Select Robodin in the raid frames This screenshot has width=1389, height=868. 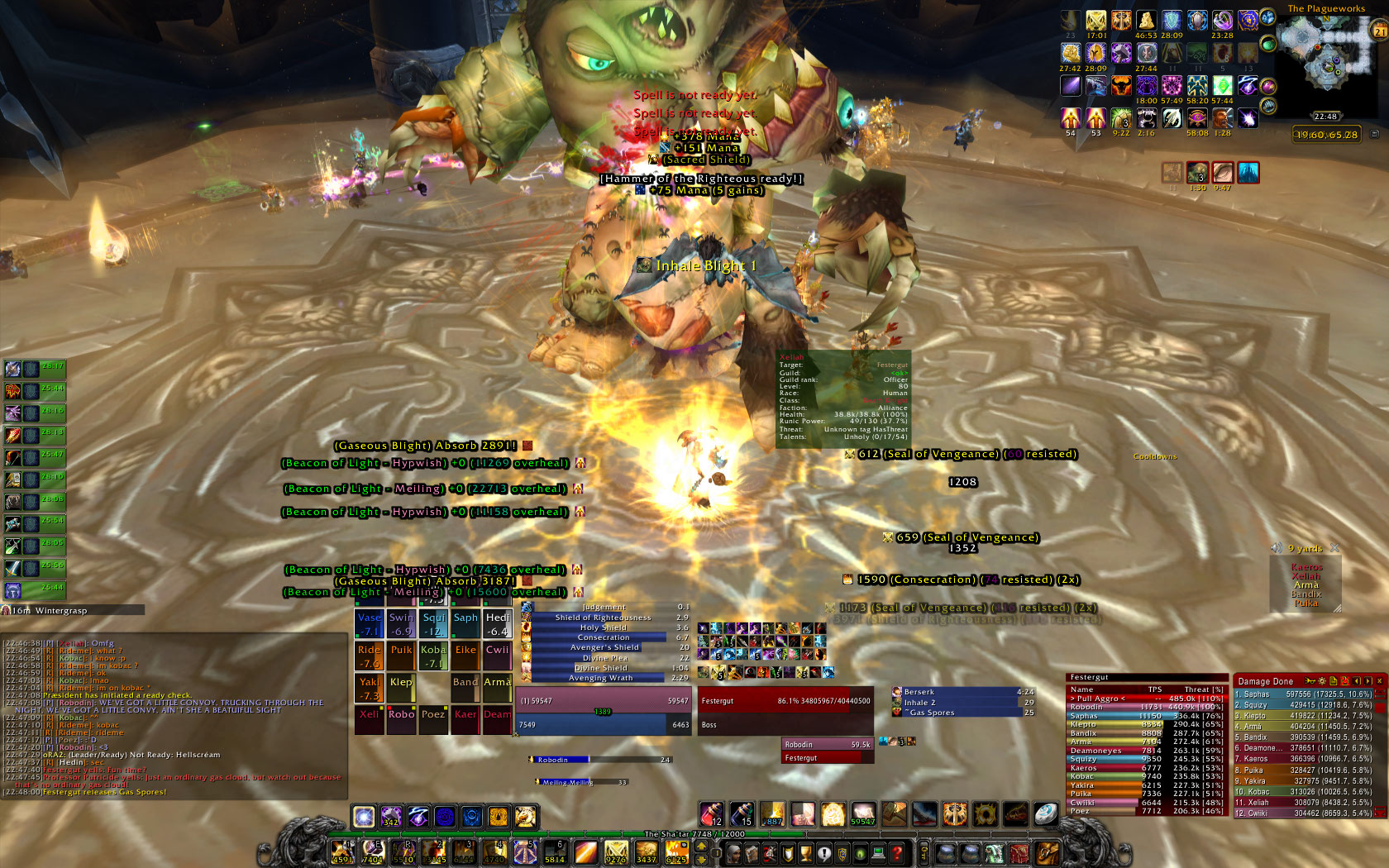click(x=401, y=715)
